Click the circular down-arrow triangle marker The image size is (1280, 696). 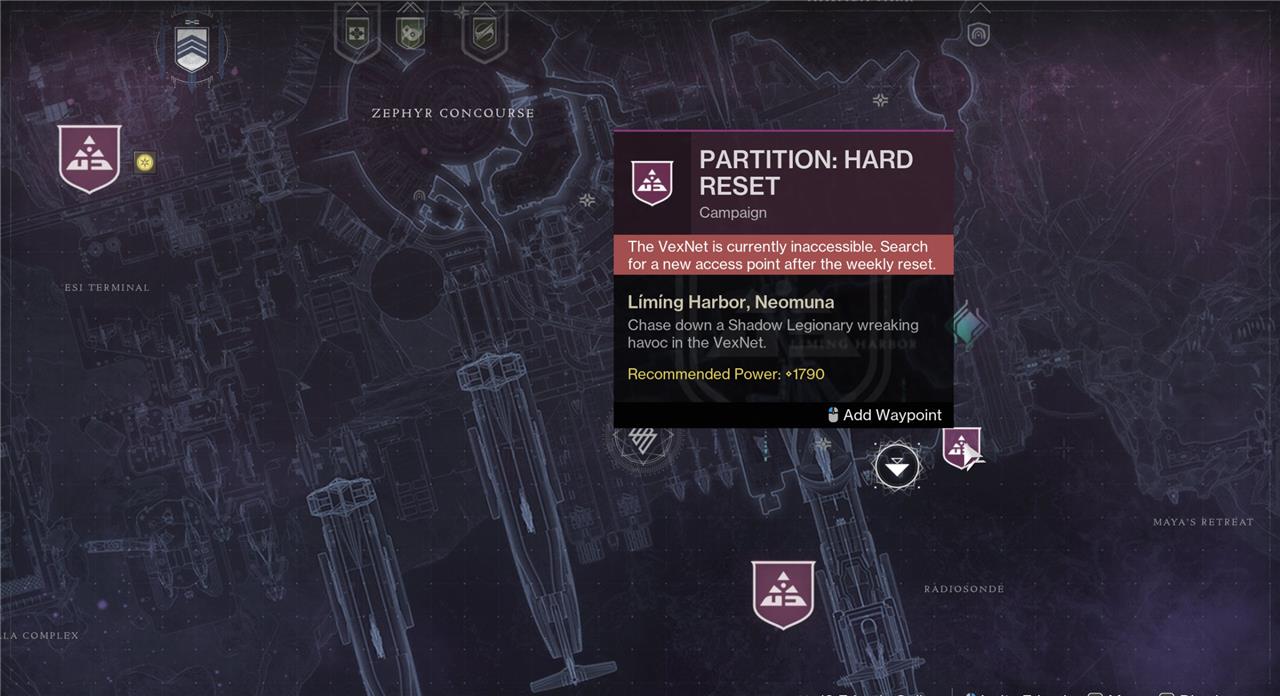click(897, 466)
